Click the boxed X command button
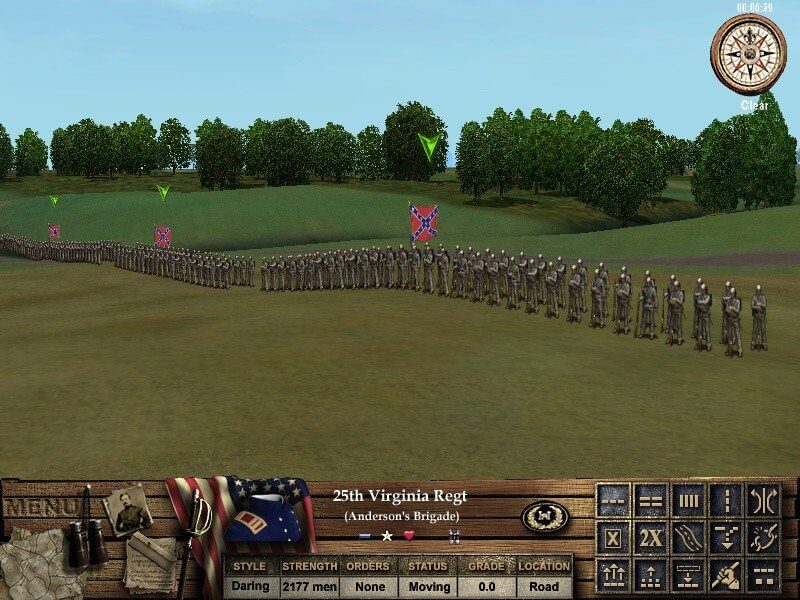Image resolution: width=800 pixels, height=600 pixels. 613,538
